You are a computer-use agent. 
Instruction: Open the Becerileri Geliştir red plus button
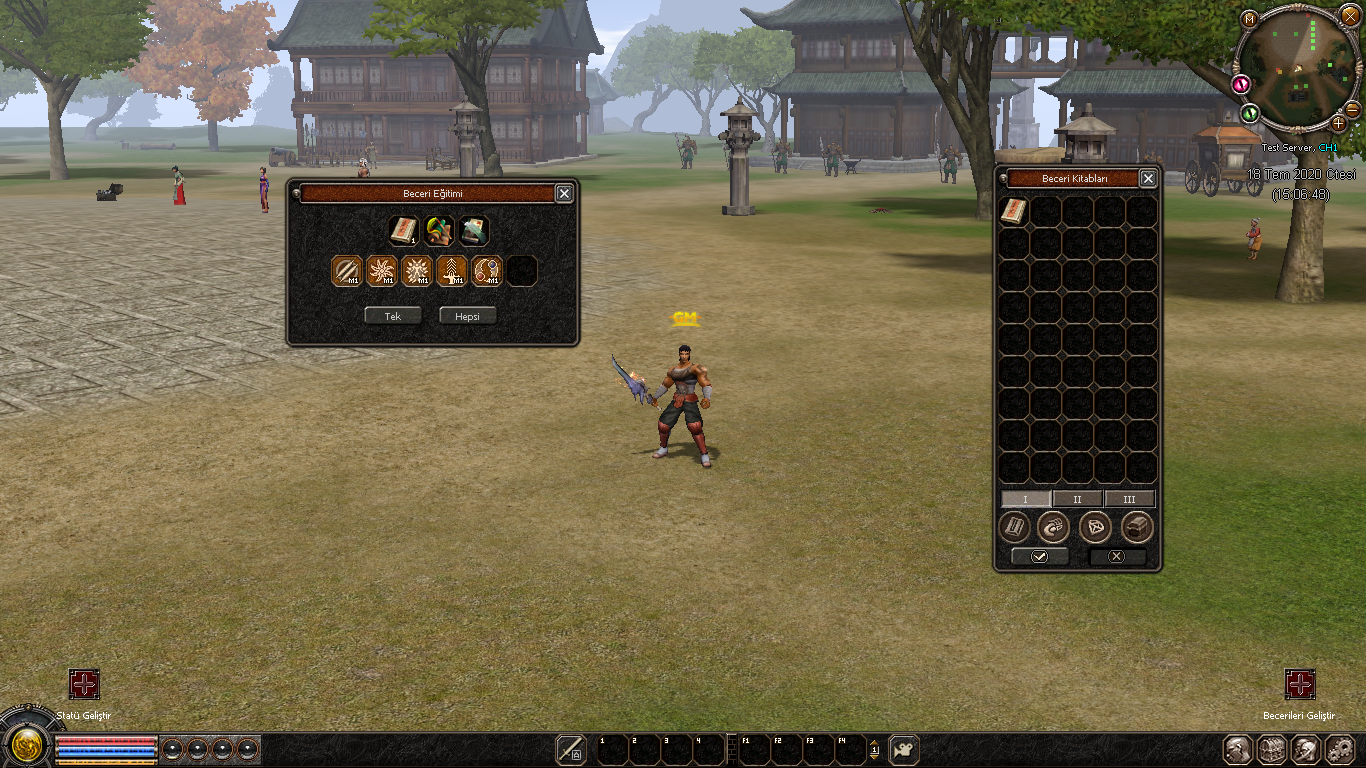coord(1299,685)
